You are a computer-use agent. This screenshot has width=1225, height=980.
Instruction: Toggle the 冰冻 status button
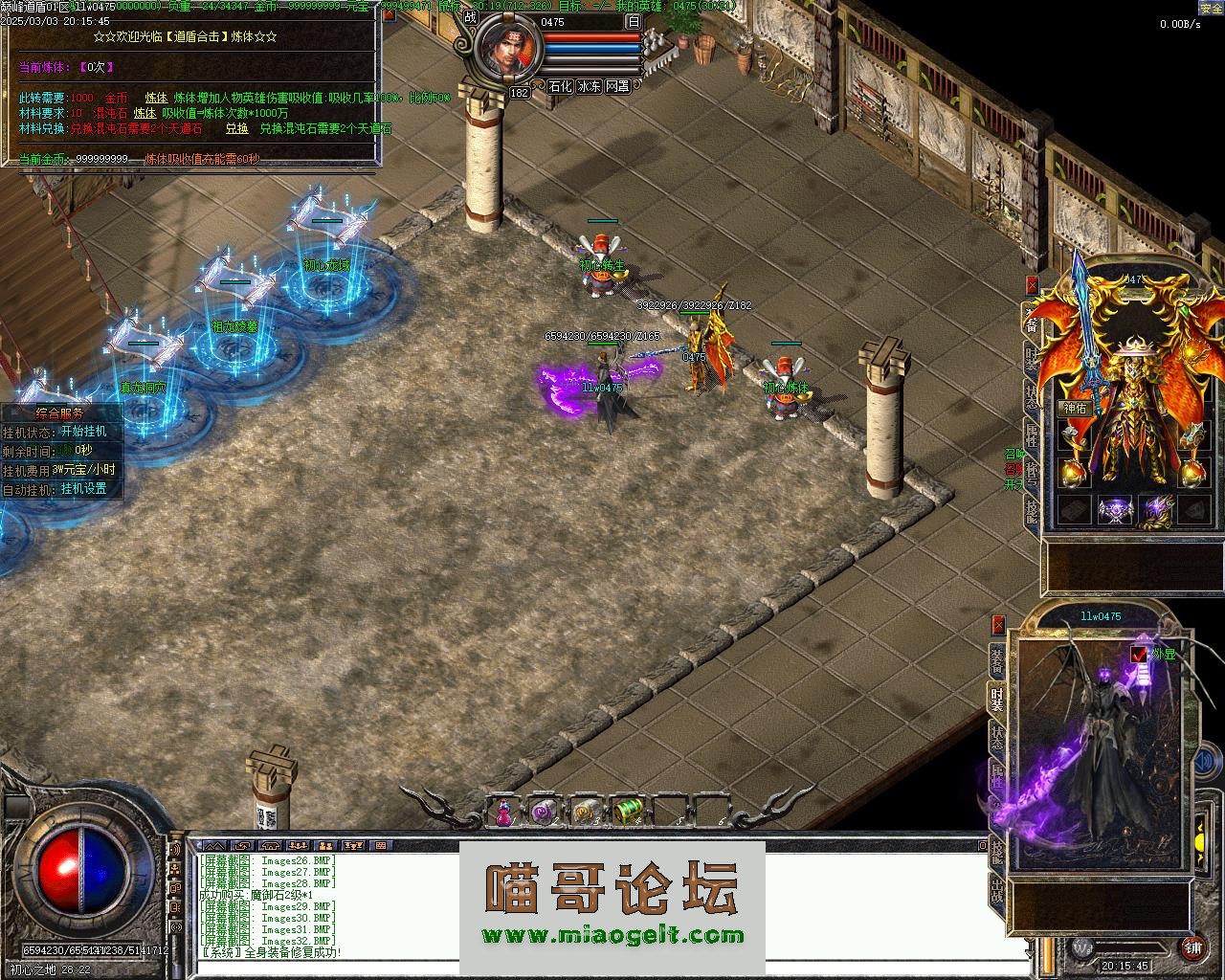pos(589,86)
